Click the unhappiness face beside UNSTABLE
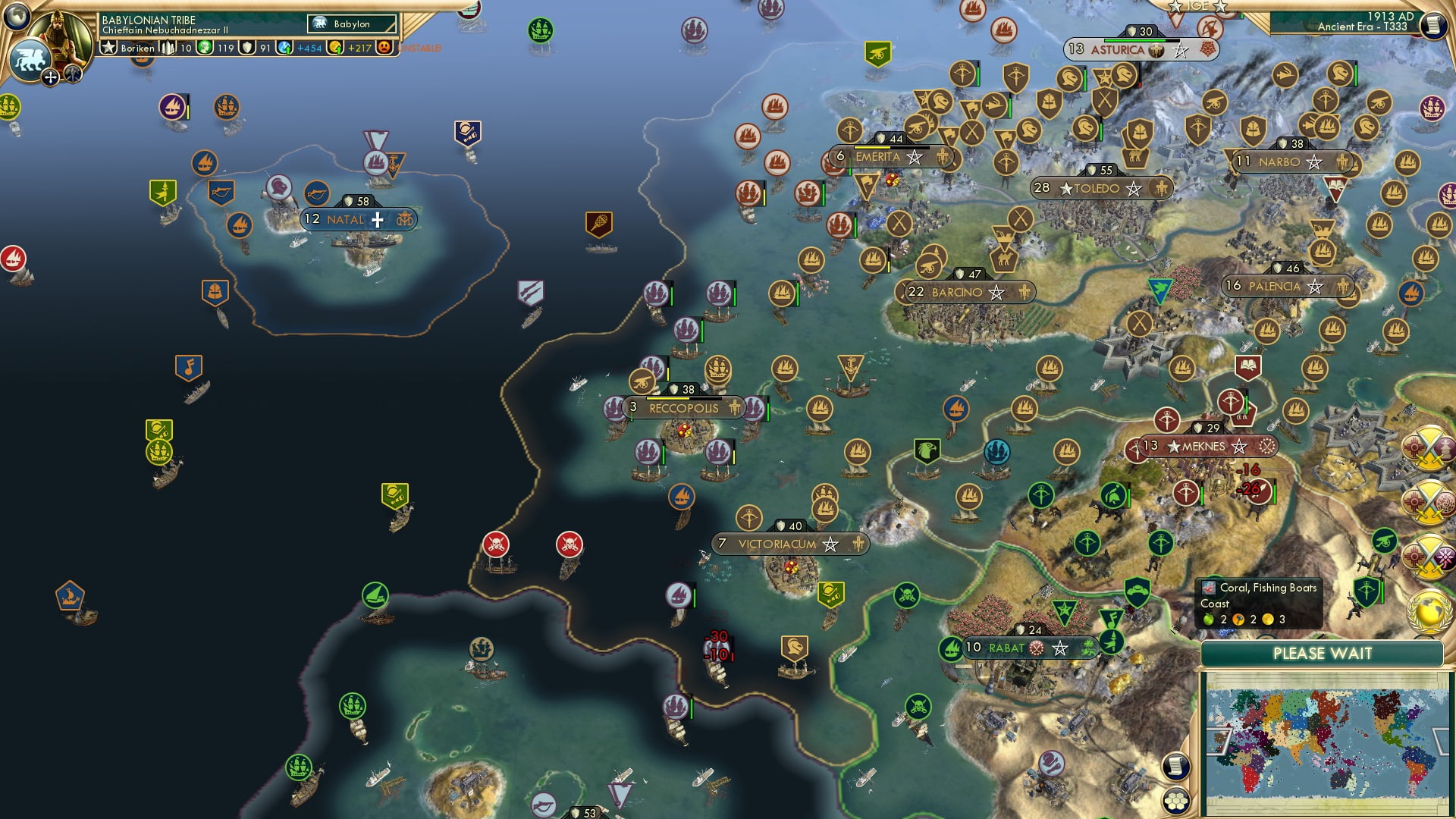 [385, 48]
